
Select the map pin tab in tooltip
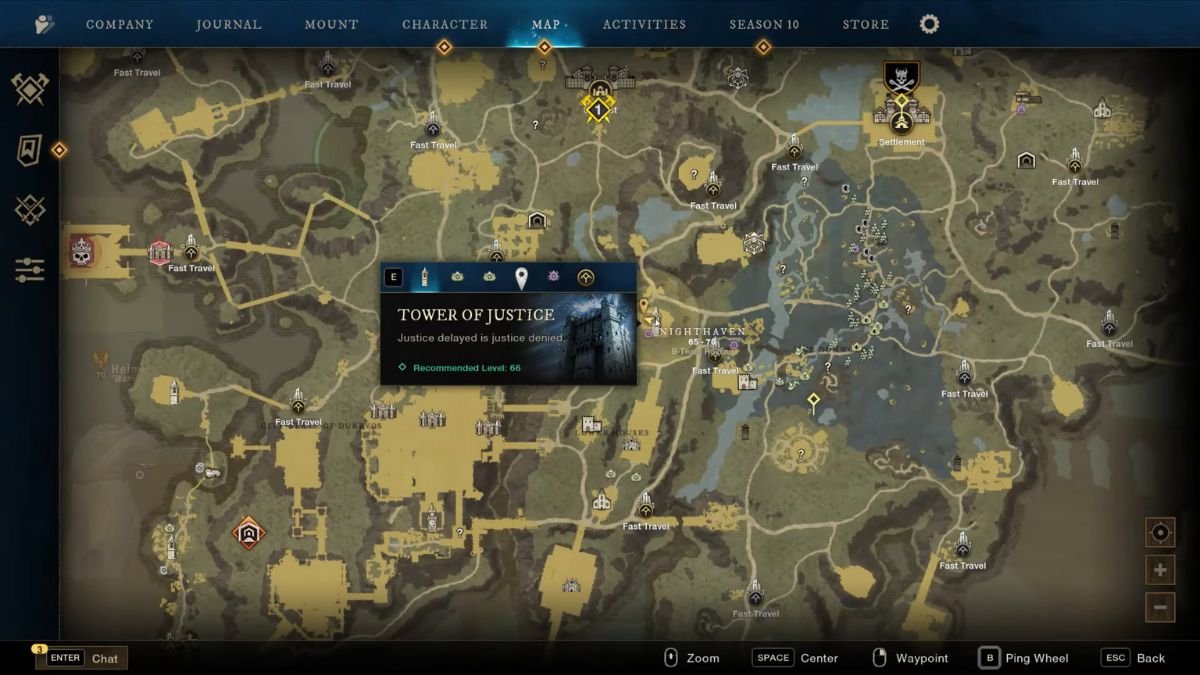[x=521, y=277]
